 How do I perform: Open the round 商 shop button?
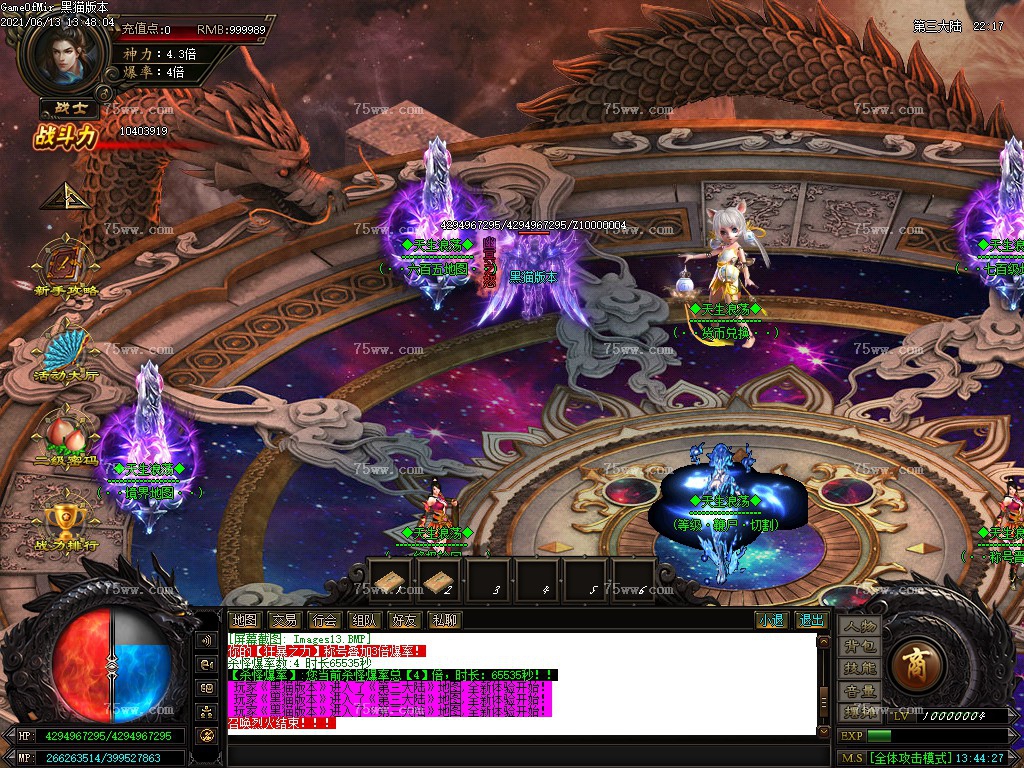(913, 666)
